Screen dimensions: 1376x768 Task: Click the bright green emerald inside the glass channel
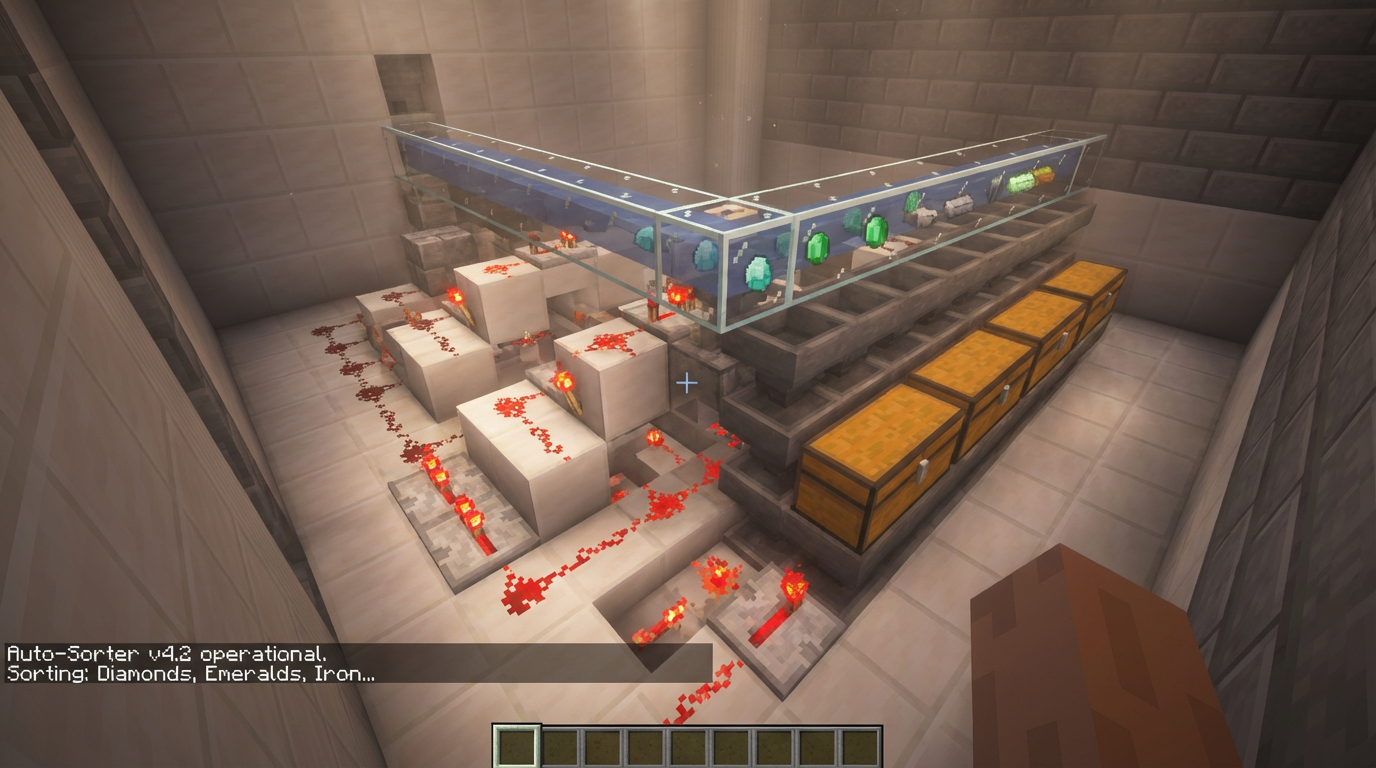876,232
